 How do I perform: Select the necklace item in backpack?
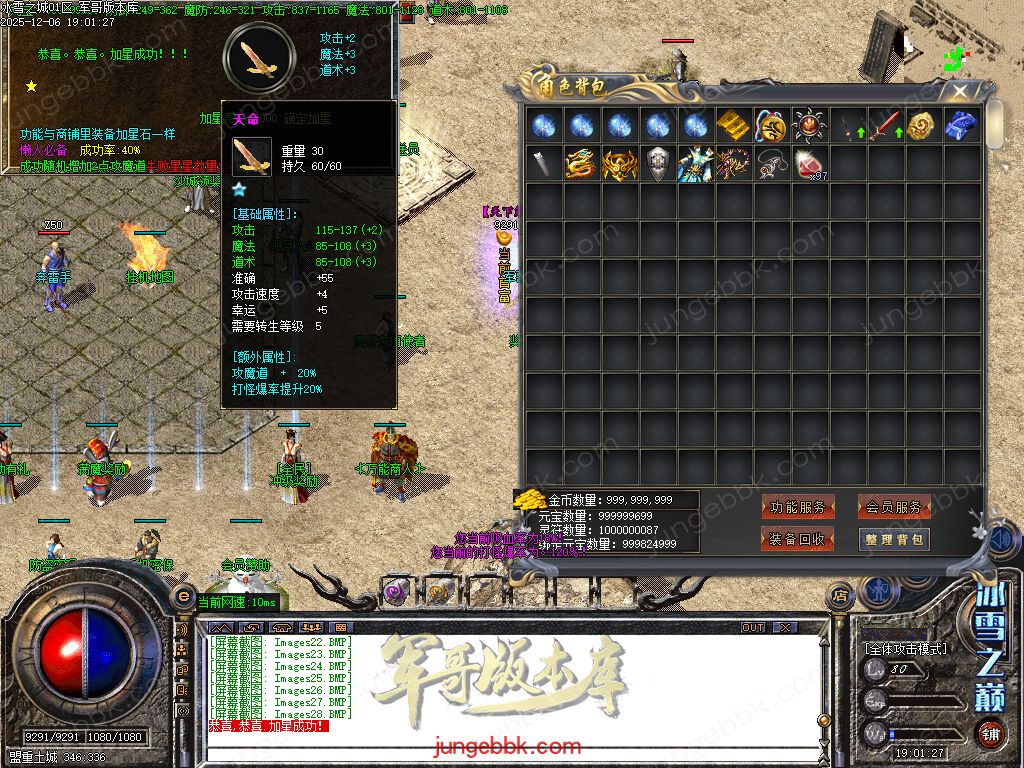(771, 164)
